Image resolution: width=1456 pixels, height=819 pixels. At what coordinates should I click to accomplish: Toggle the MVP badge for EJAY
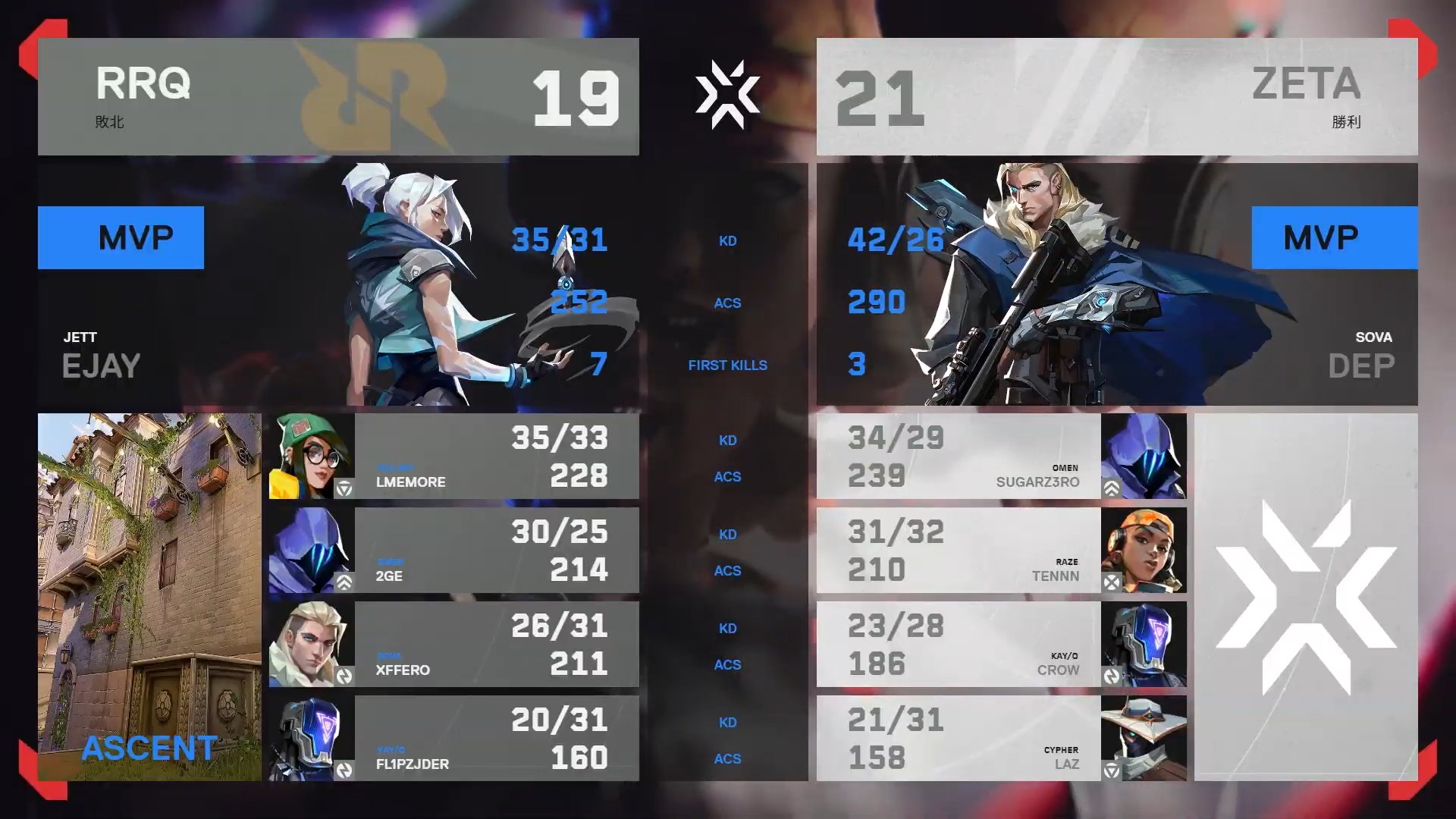pos(121,237)
